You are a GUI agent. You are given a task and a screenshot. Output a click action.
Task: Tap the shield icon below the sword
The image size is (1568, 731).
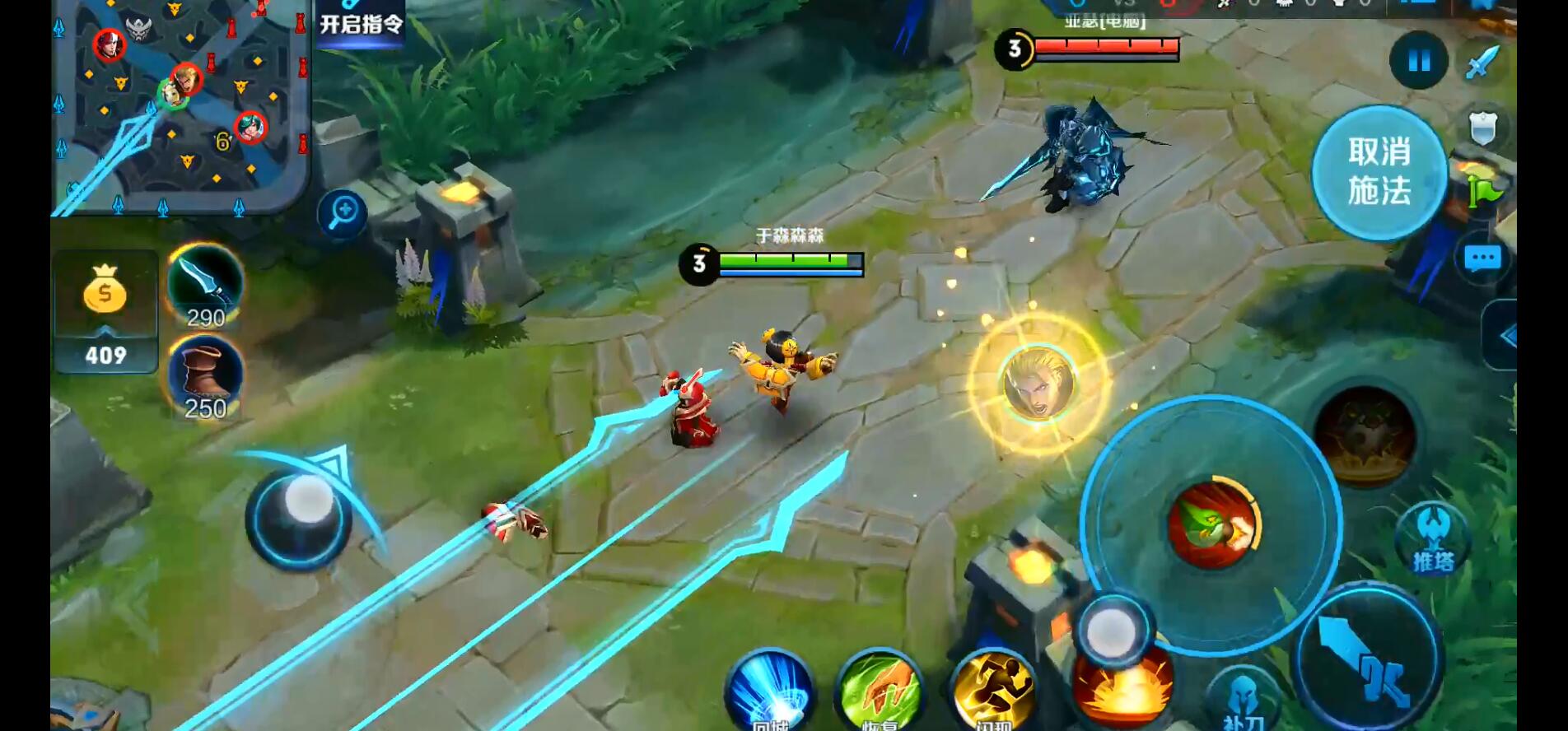[1482, 128]
